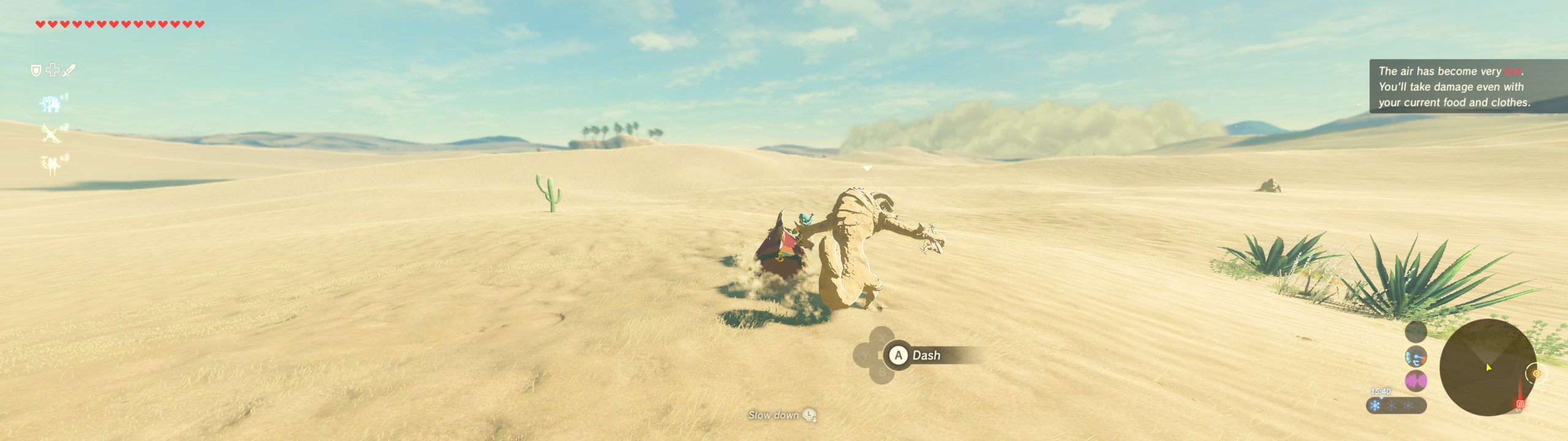This screenshot has width=1568, height=441.
Task: Click the red shrine marker on the minimap
Action: point(1520,404)
